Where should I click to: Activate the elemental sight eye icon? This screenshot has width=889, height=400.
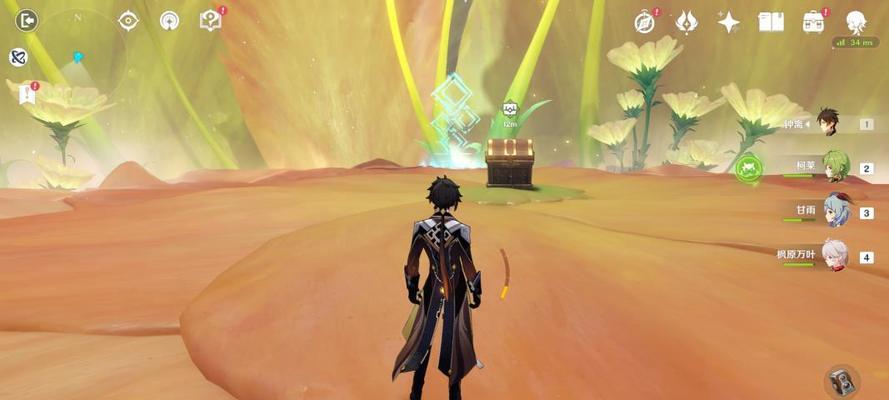pyautogui.click(x=129, y=20)
